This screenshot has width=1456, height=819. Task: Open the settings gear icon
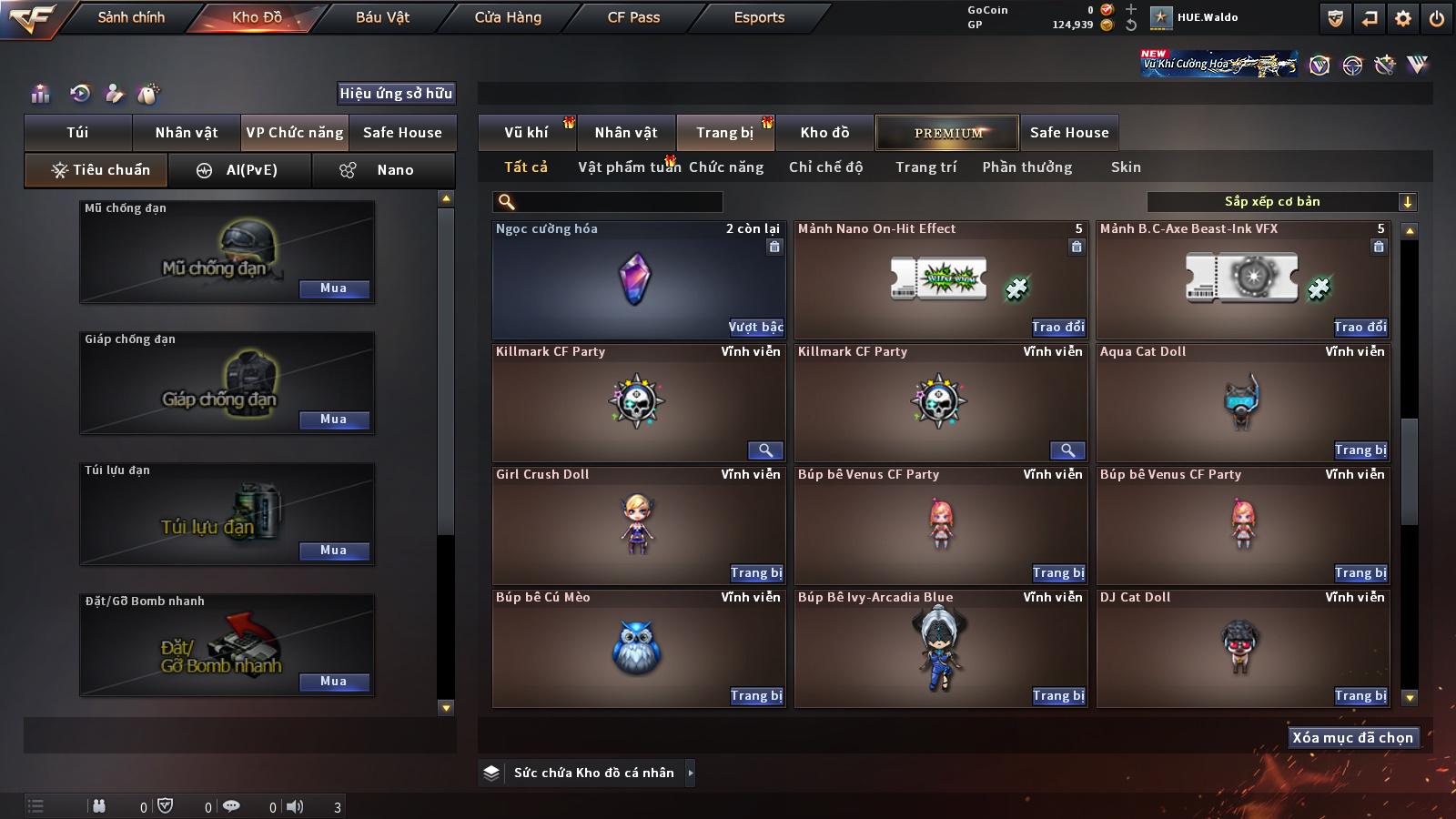click(1403, 18)
